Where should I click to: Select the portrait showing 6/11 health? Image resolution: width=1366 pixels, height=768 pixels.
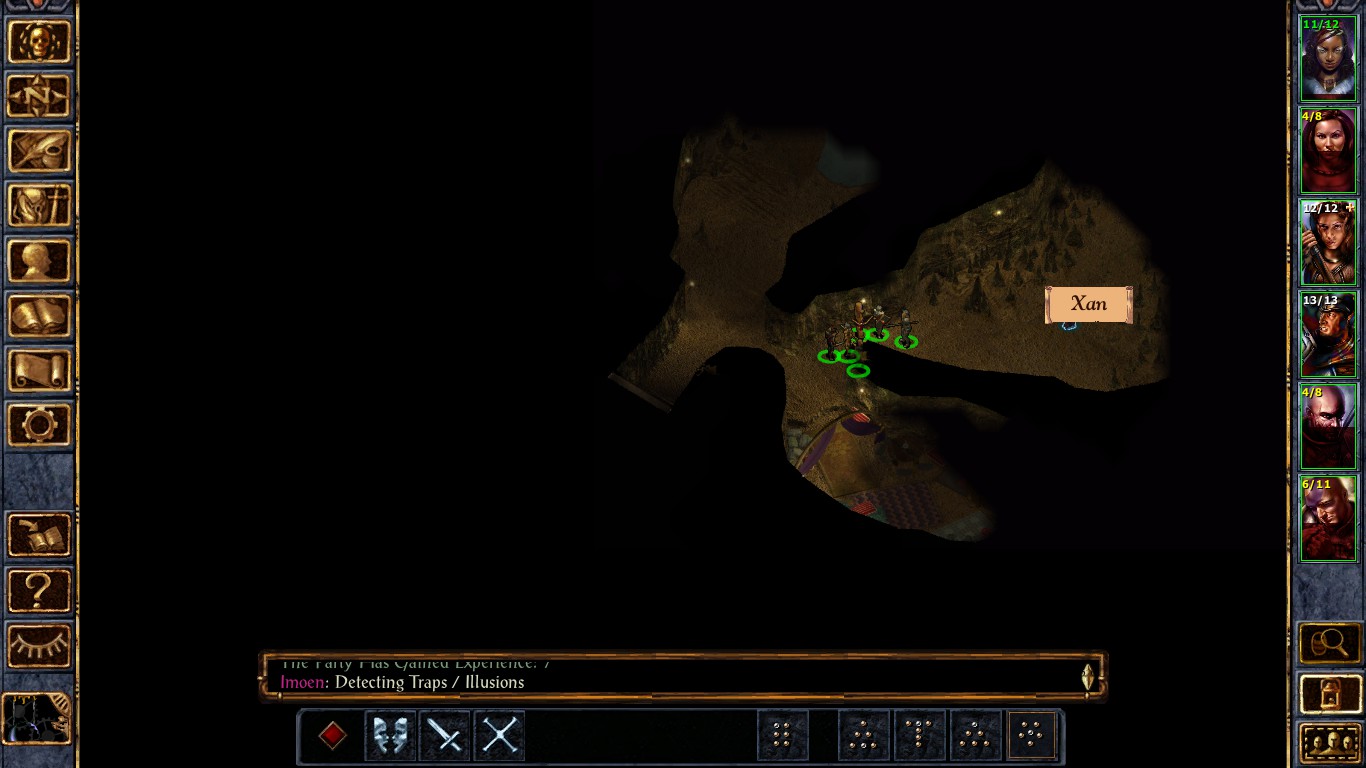coord(1328,518)
